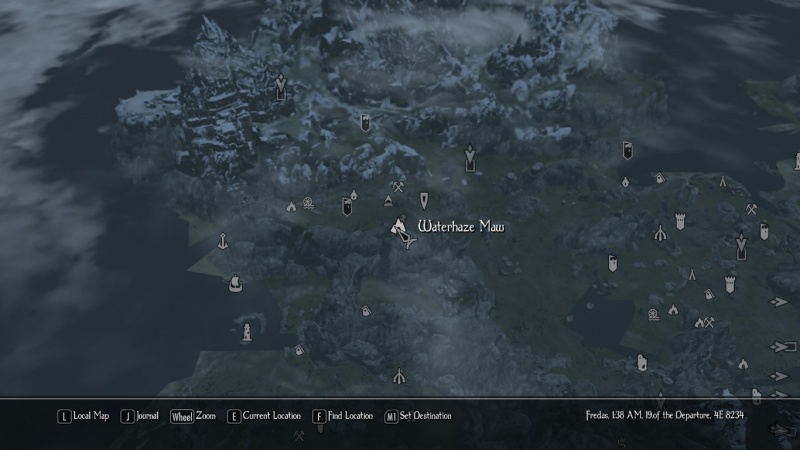This screenshot has height=450, width=800.
Task: Choose the lighthouse map marker
Action: click(x=245, y=330)
